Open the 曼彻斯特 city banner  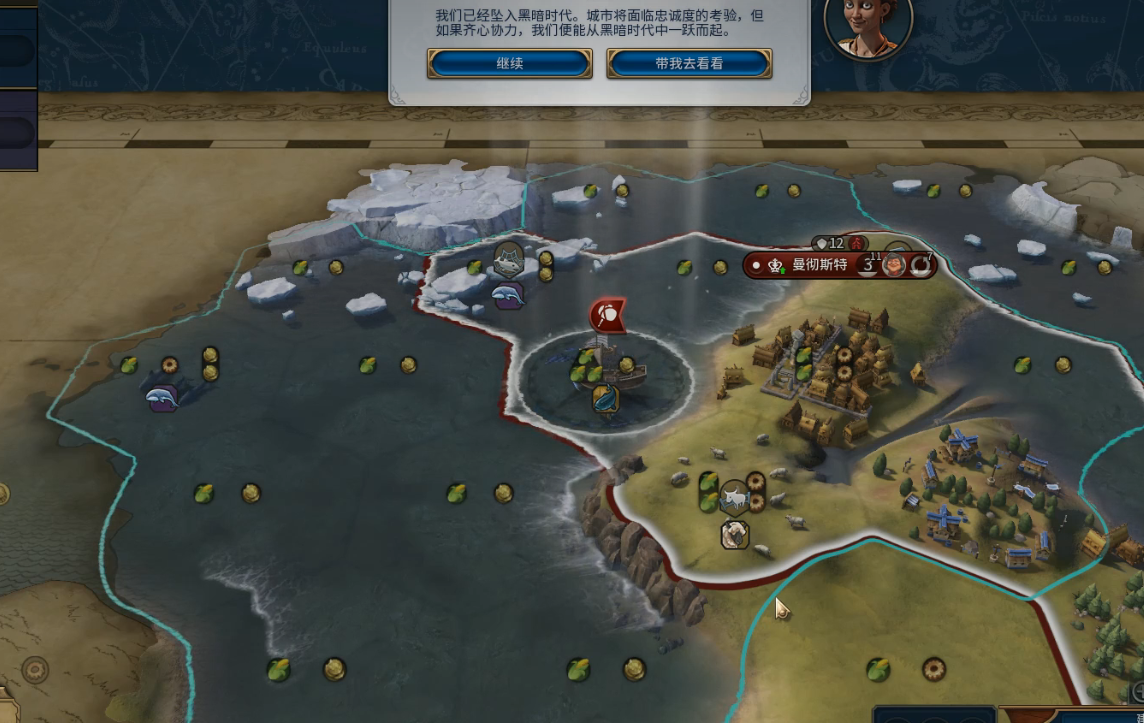click(819, 265)
